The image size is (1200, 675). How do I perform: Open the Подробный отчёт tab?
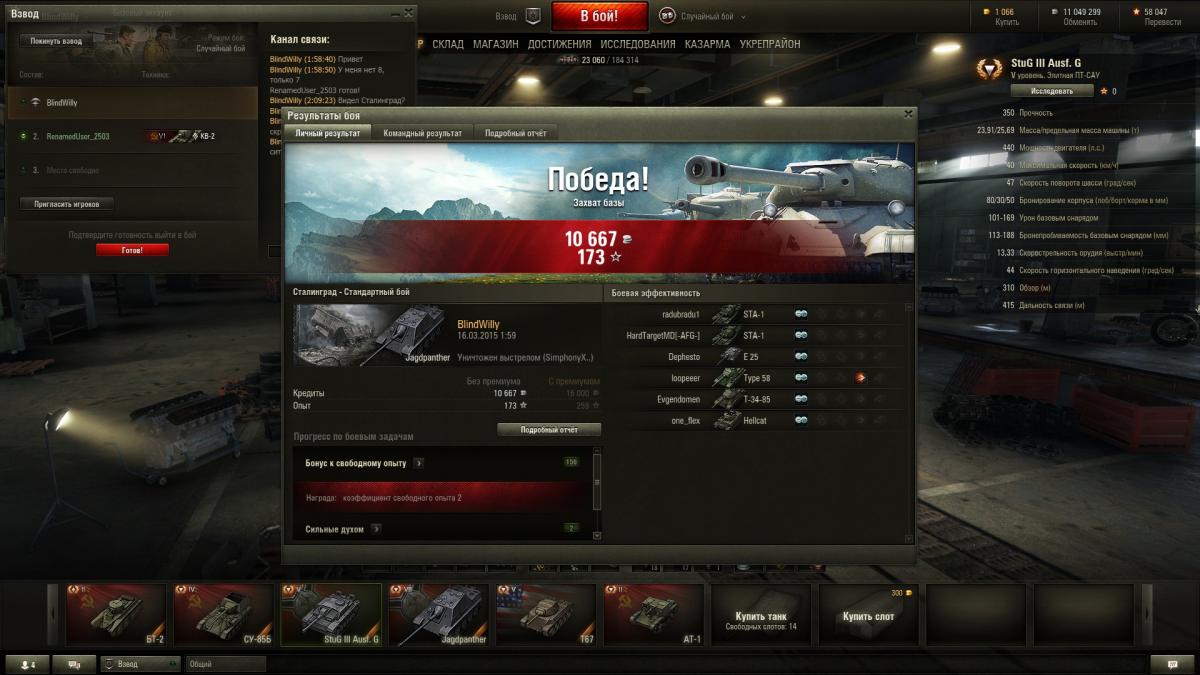coord(515,133)
